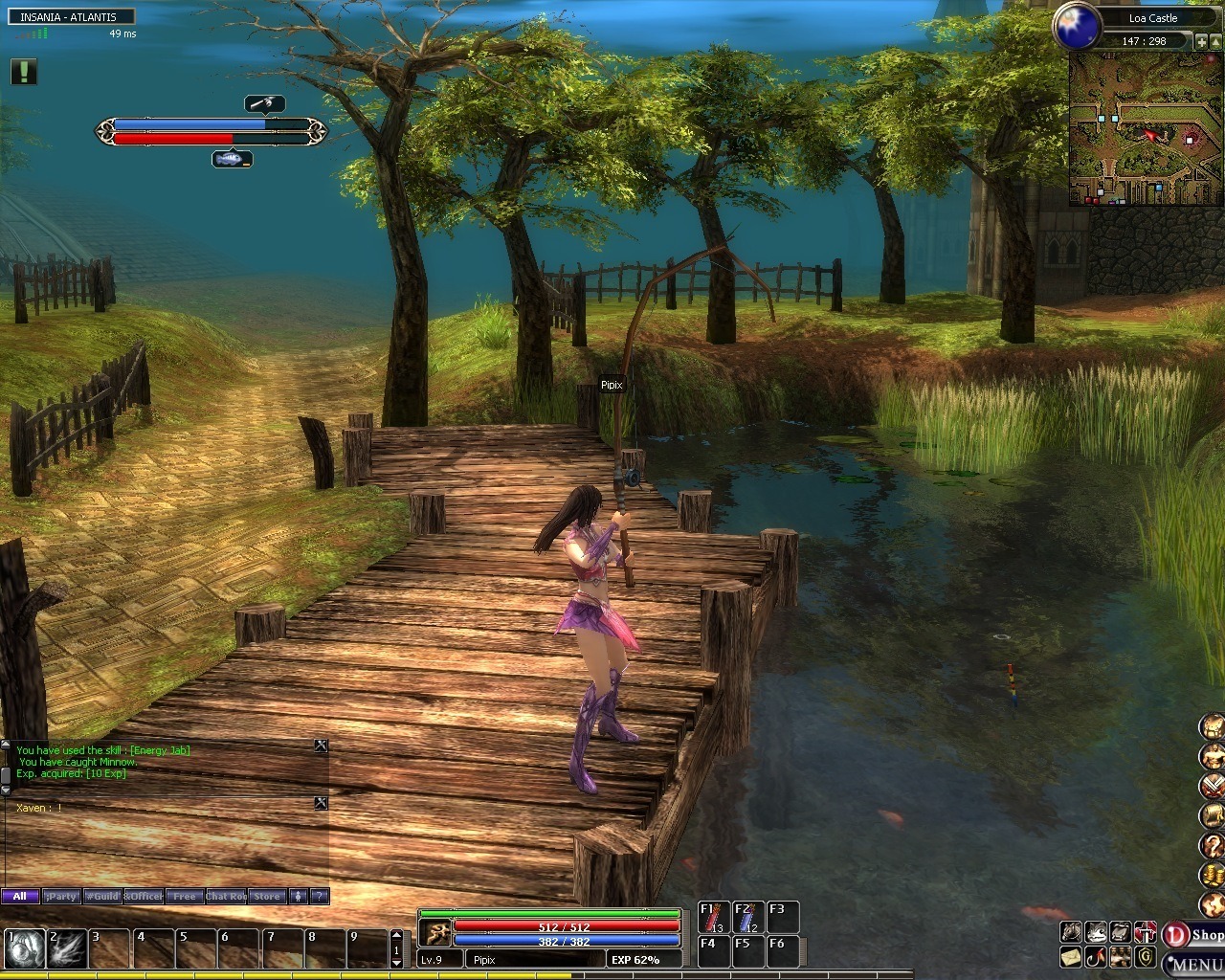Switch chat to the All tab

pyautogui.click(x=19, y=897)
